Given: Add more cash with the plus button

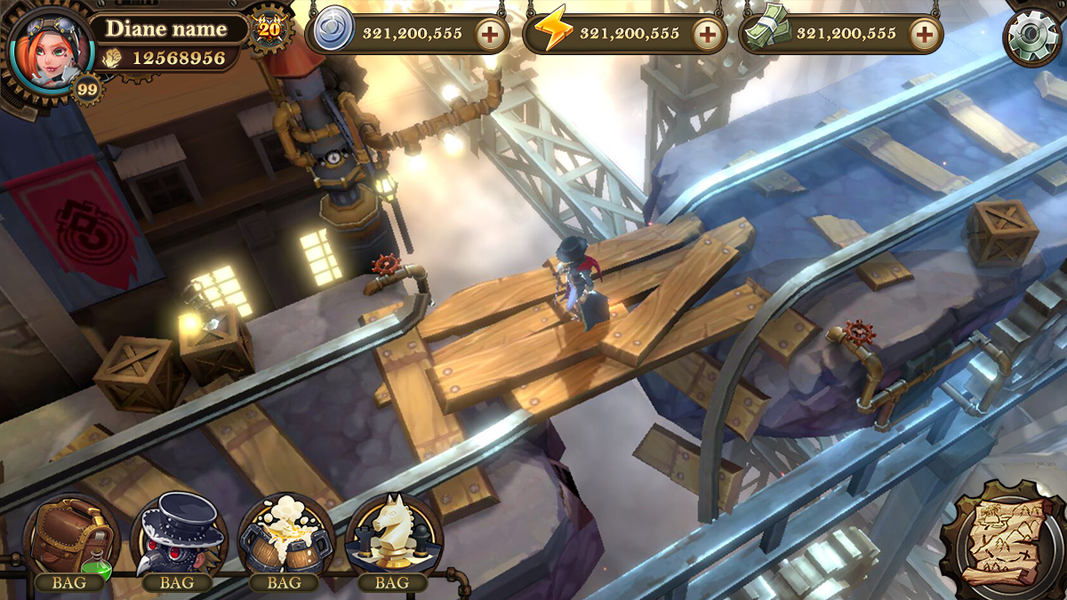Looking at the screenshot, I should coord(924,34).
